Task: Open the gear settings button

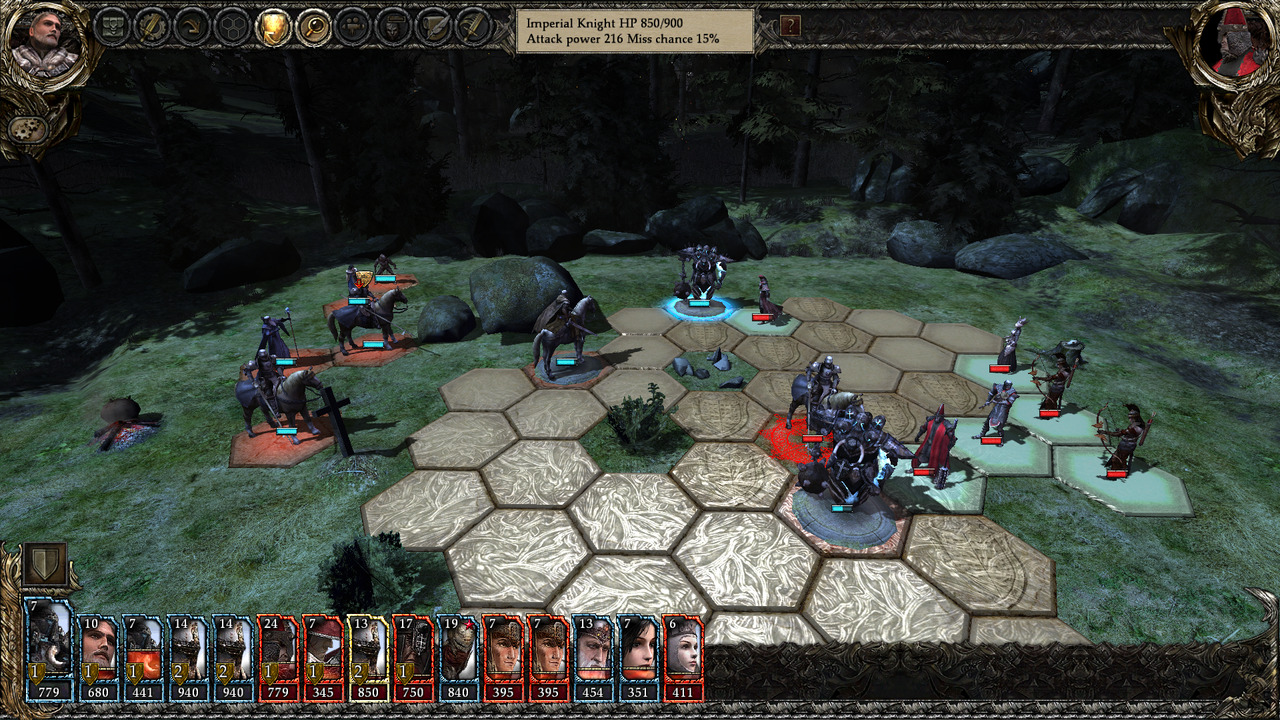Action: (24, 130)
